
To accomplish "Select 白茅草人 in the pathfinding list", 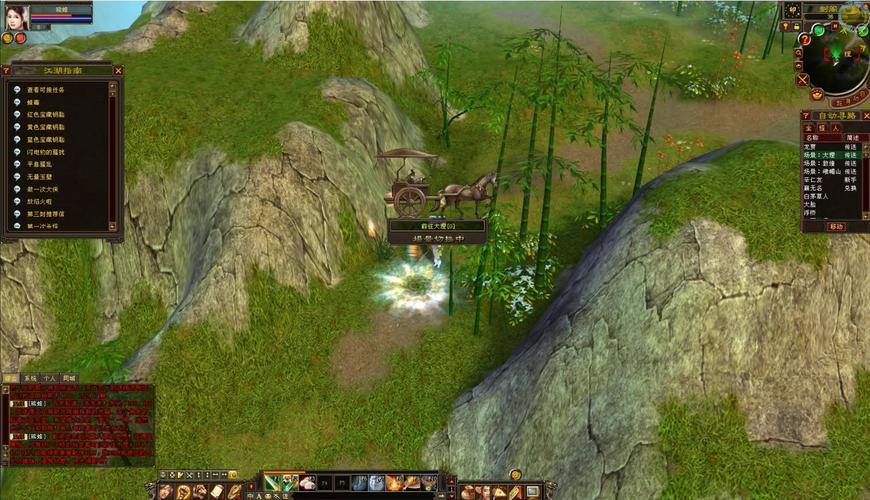I will click(819, 196).
